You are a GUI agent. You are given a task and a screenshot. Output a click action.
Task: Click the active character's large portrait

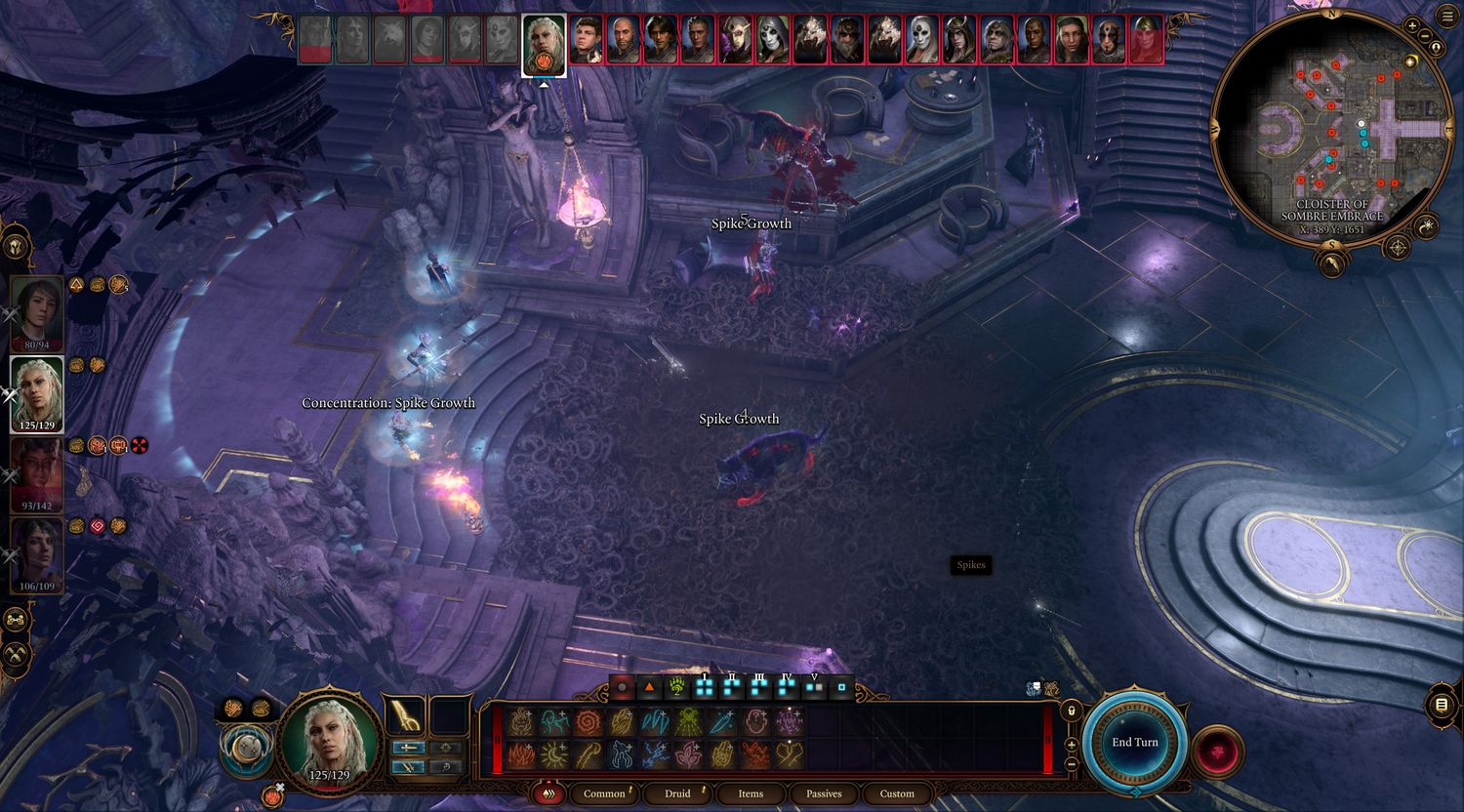coord(329,742)
